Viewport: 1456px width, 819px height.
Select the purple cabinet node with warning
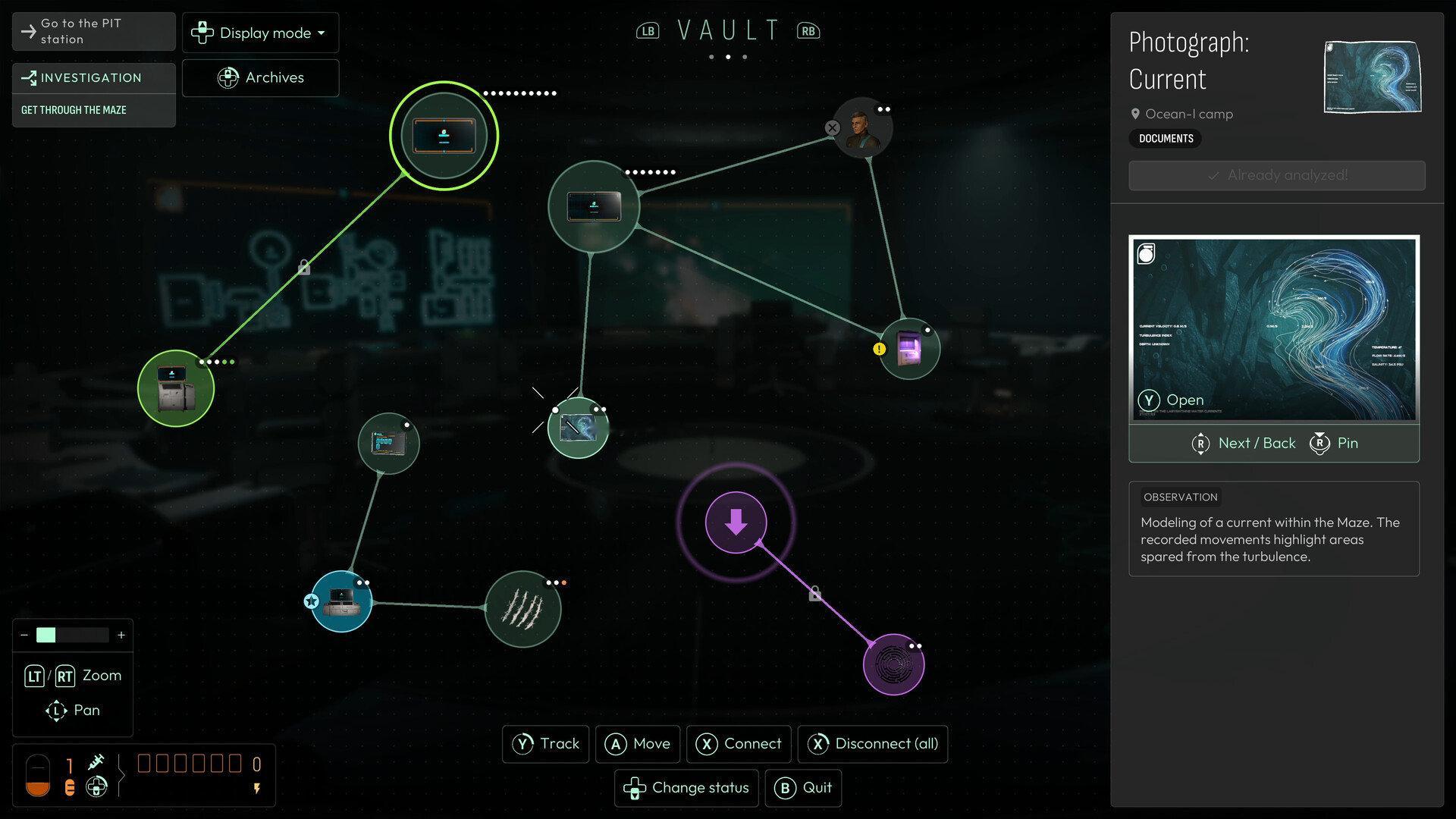pos(908,349)
